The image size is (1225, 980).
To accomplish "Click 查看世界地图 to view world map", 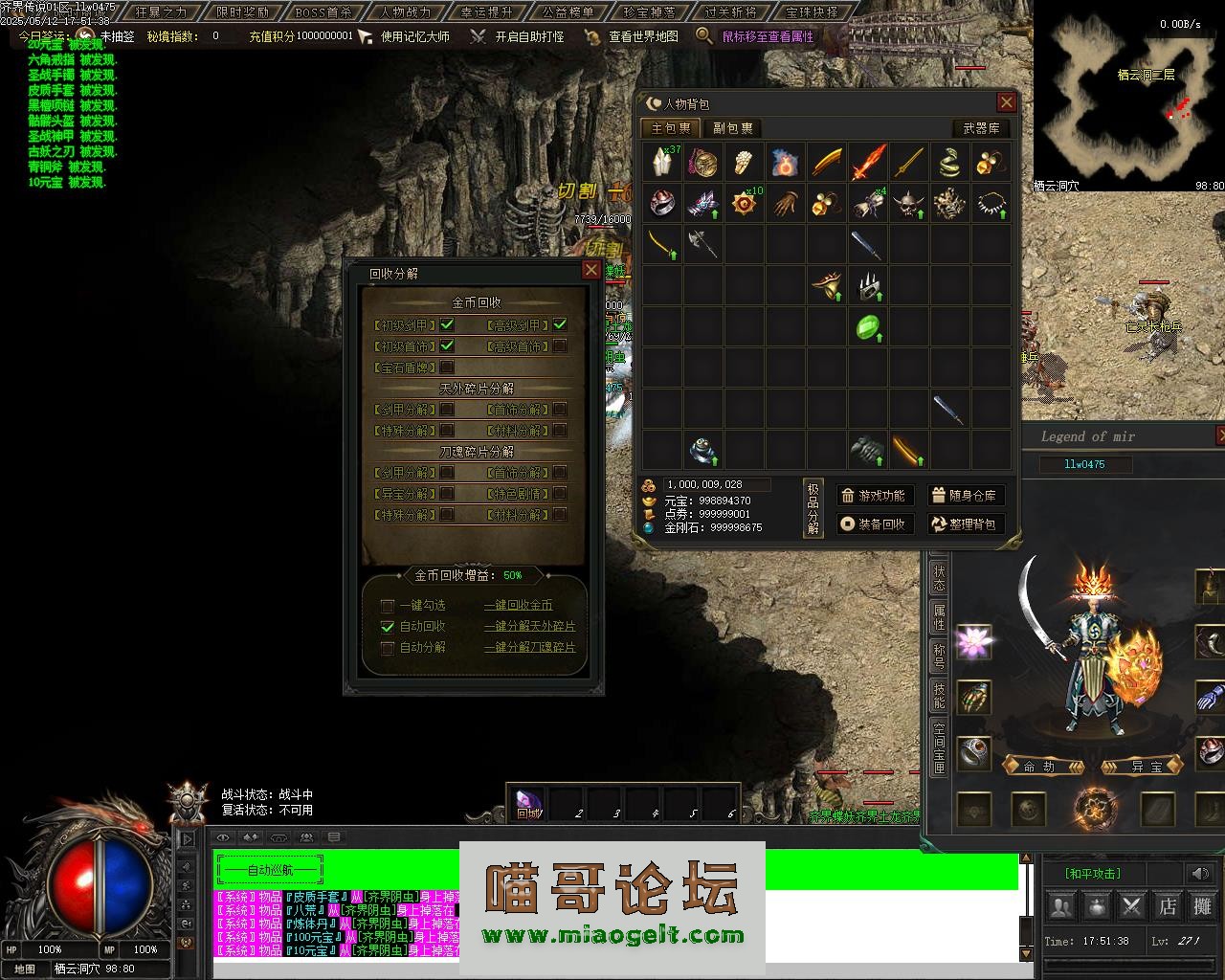I will (643, 36).
